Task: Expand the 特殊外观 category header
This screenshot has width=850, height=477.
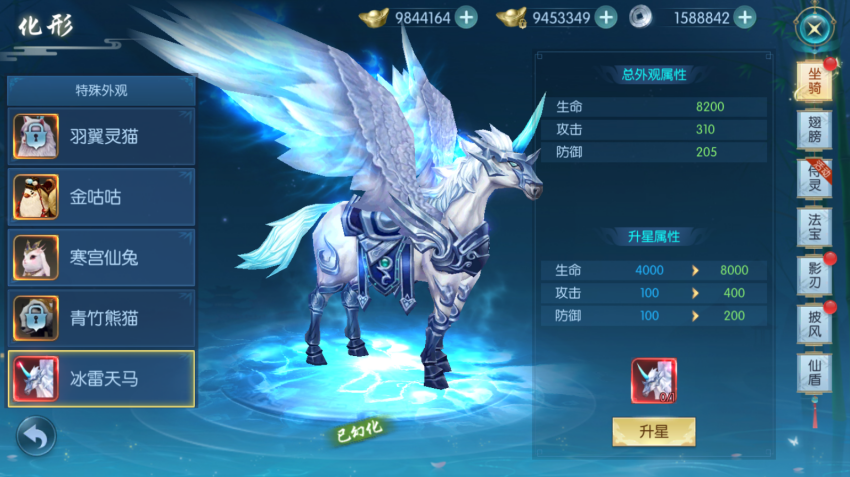Action: (x=101, y=90)
